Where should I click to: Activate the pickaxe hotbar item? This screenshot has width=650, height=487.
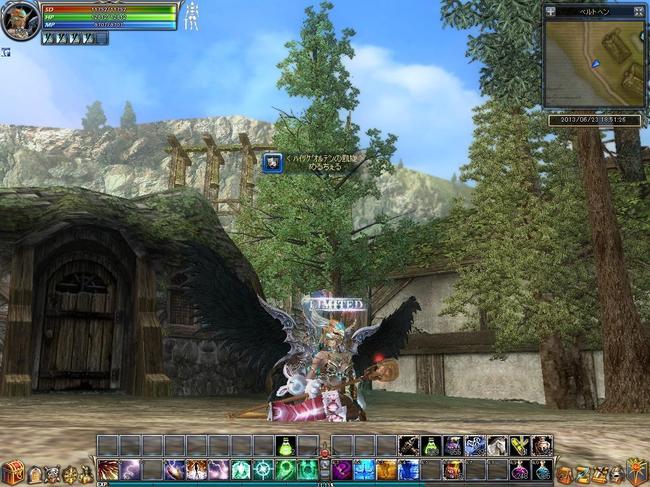click(409, 446)
